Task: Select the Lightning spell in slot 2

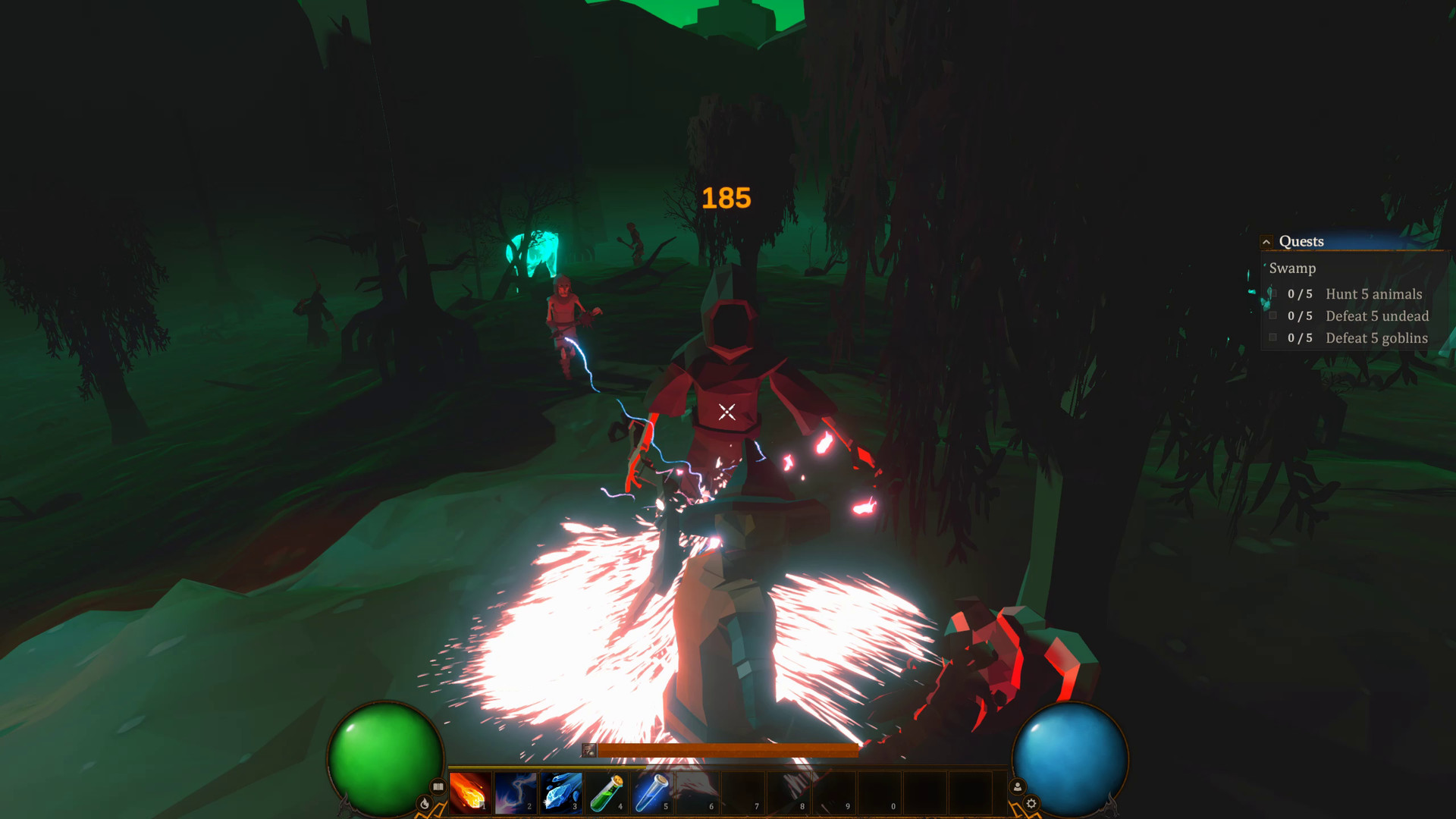Action: (515, 792)
